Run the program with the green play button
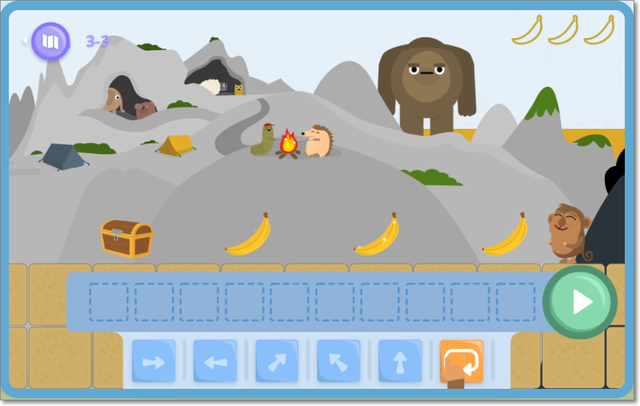Viewport: 640px width, 406px height. pyautogui.click(x=581, y=301)
